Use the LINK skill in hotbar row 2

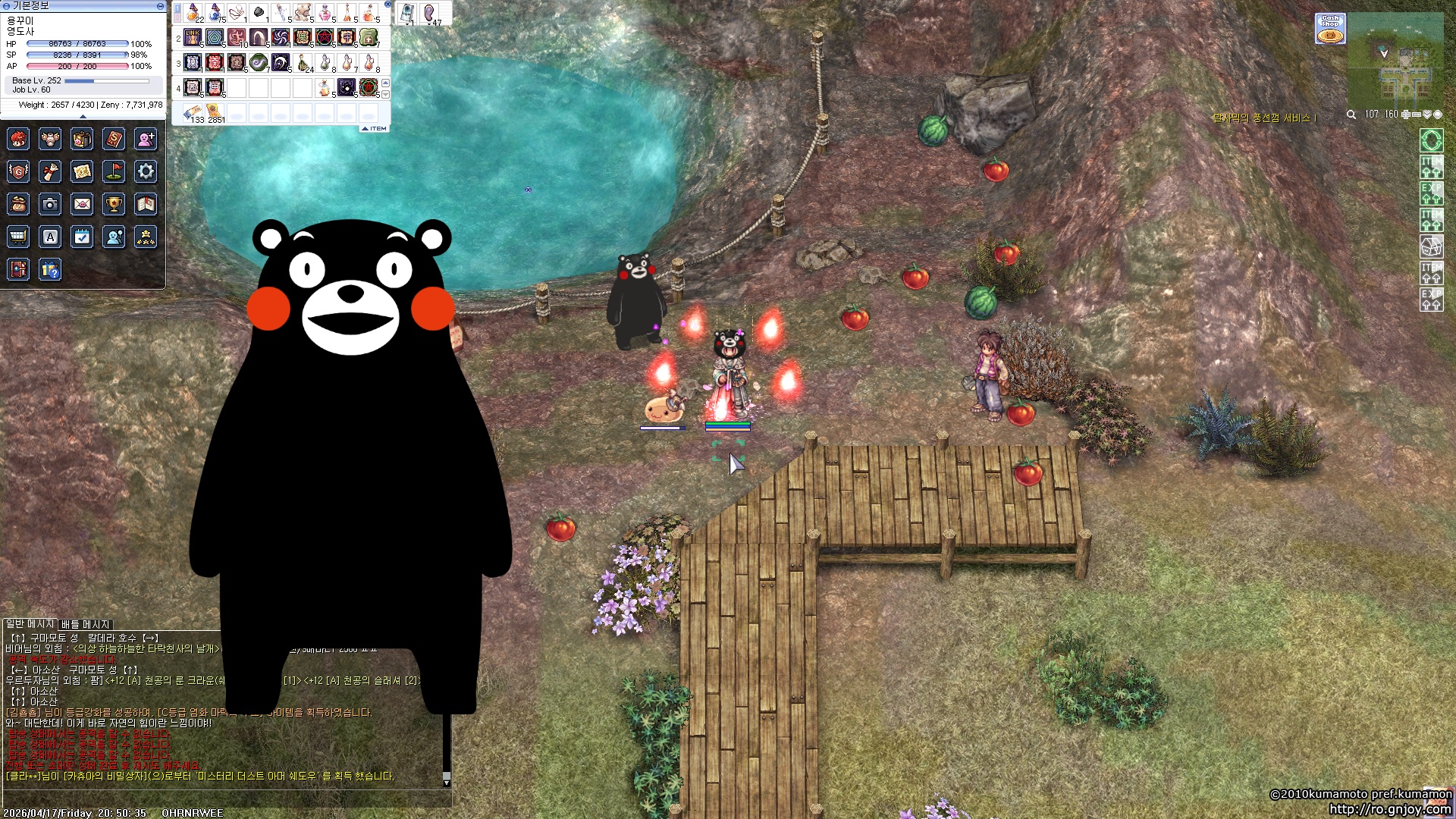point(193,37)
